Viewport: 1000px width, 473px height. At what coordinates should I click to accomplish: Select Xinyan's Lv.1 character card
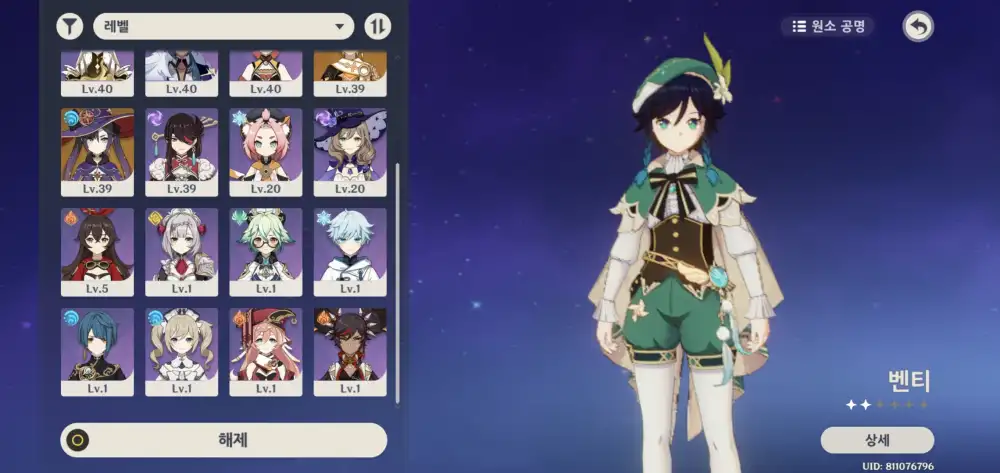click(x=350, y=351)
